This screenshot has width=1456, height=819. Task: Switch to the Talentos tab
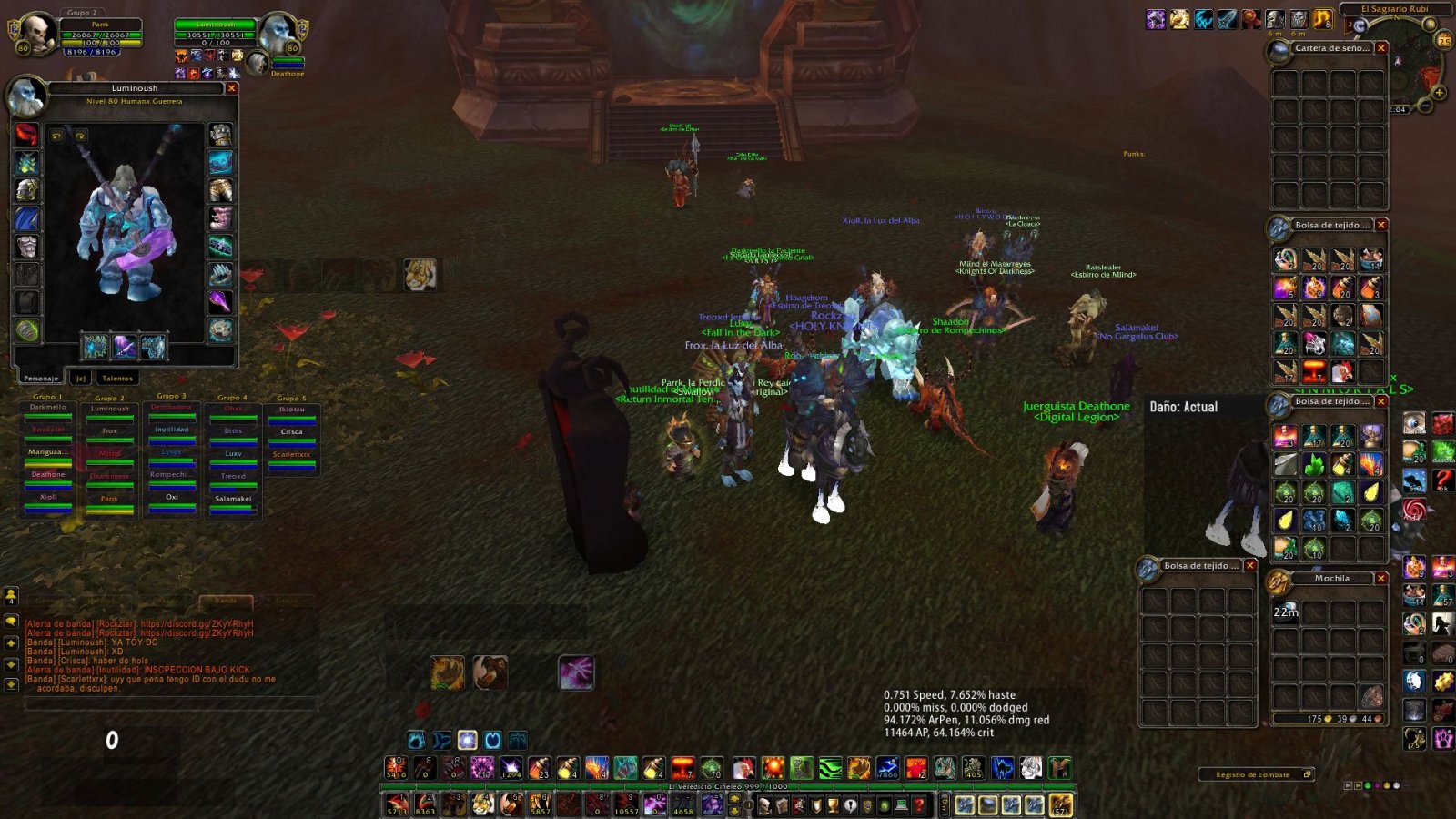click(117, 378)
